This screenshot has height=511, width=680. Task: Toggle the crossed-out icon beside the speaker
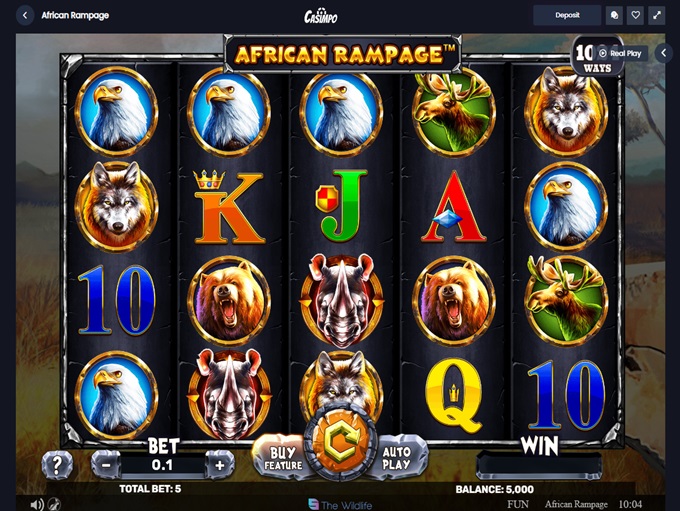(x=54, y=504)
